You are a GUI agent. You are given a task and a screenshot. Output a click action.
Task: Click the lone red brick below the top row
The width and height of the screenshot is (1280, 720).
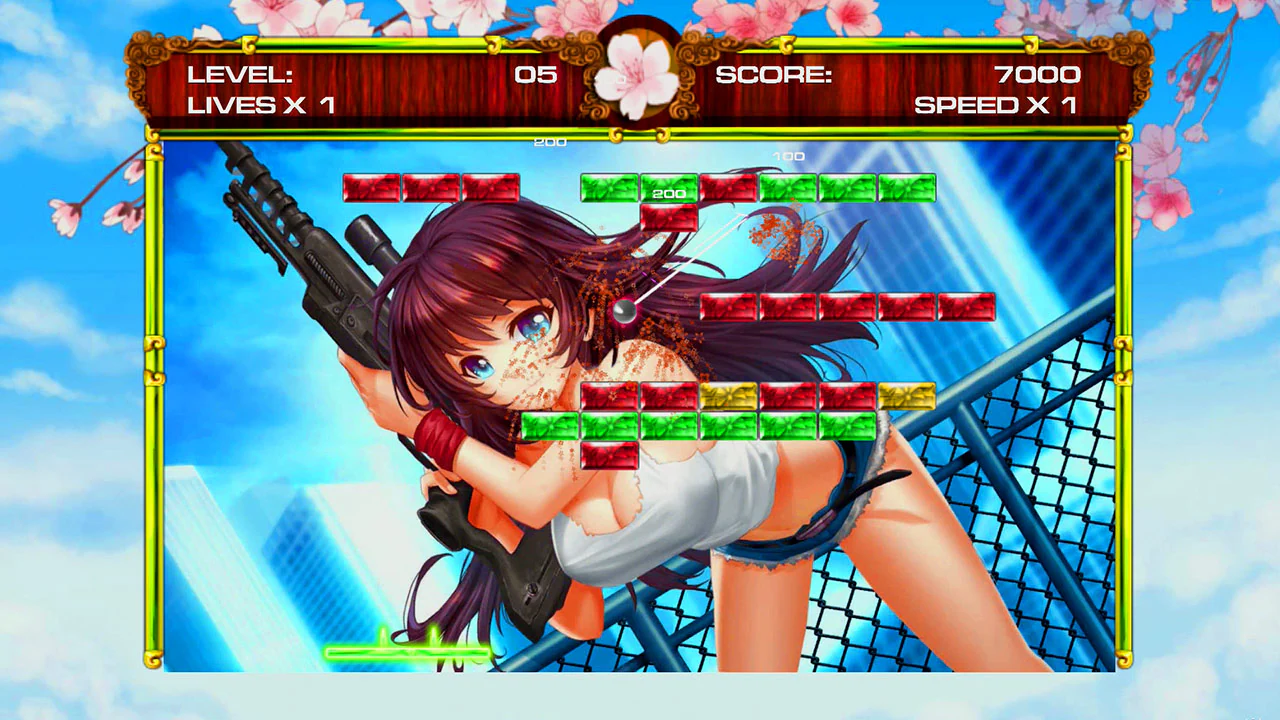tap(668, 219)
